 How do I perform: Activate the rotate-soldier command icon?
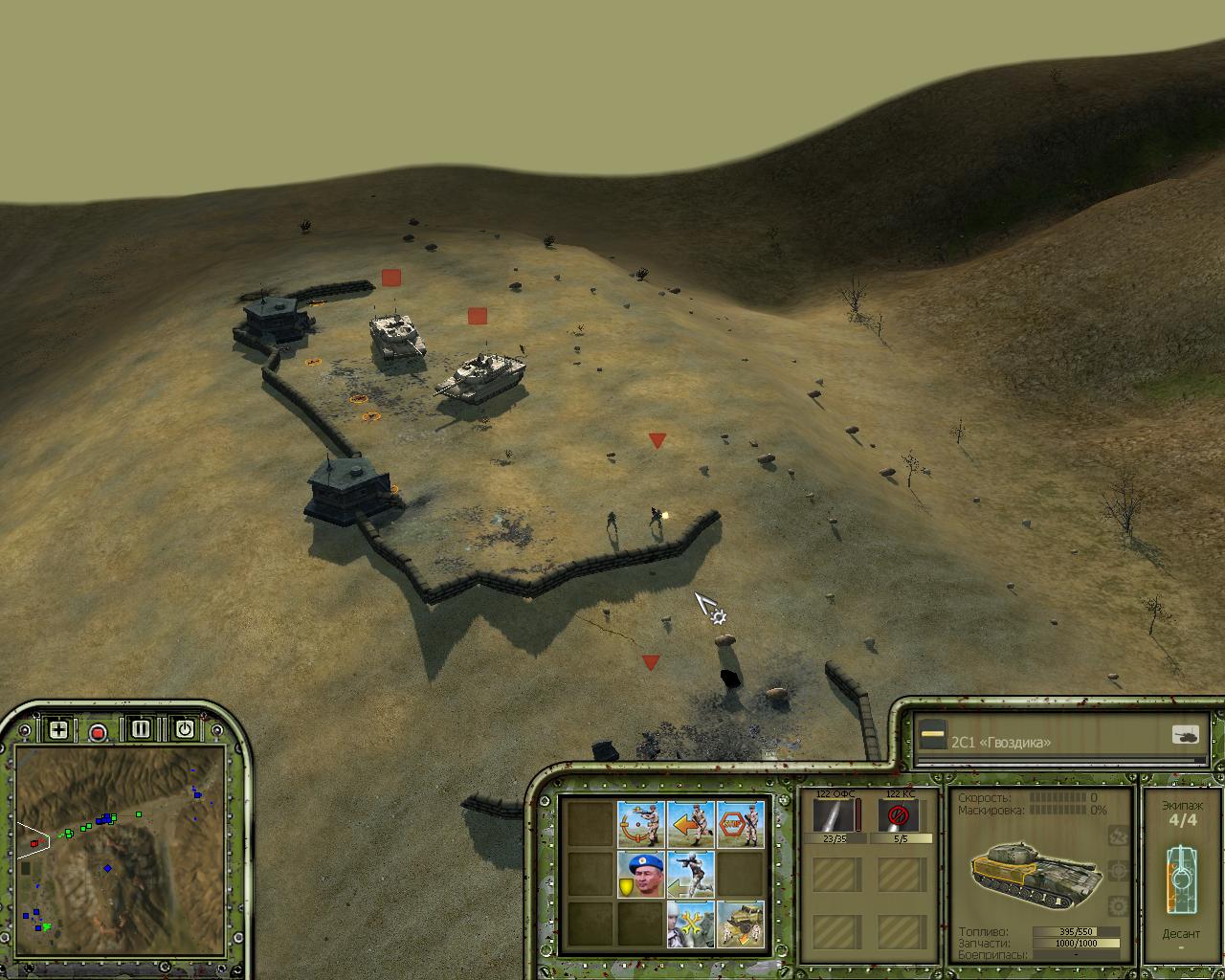coord(641,825)
